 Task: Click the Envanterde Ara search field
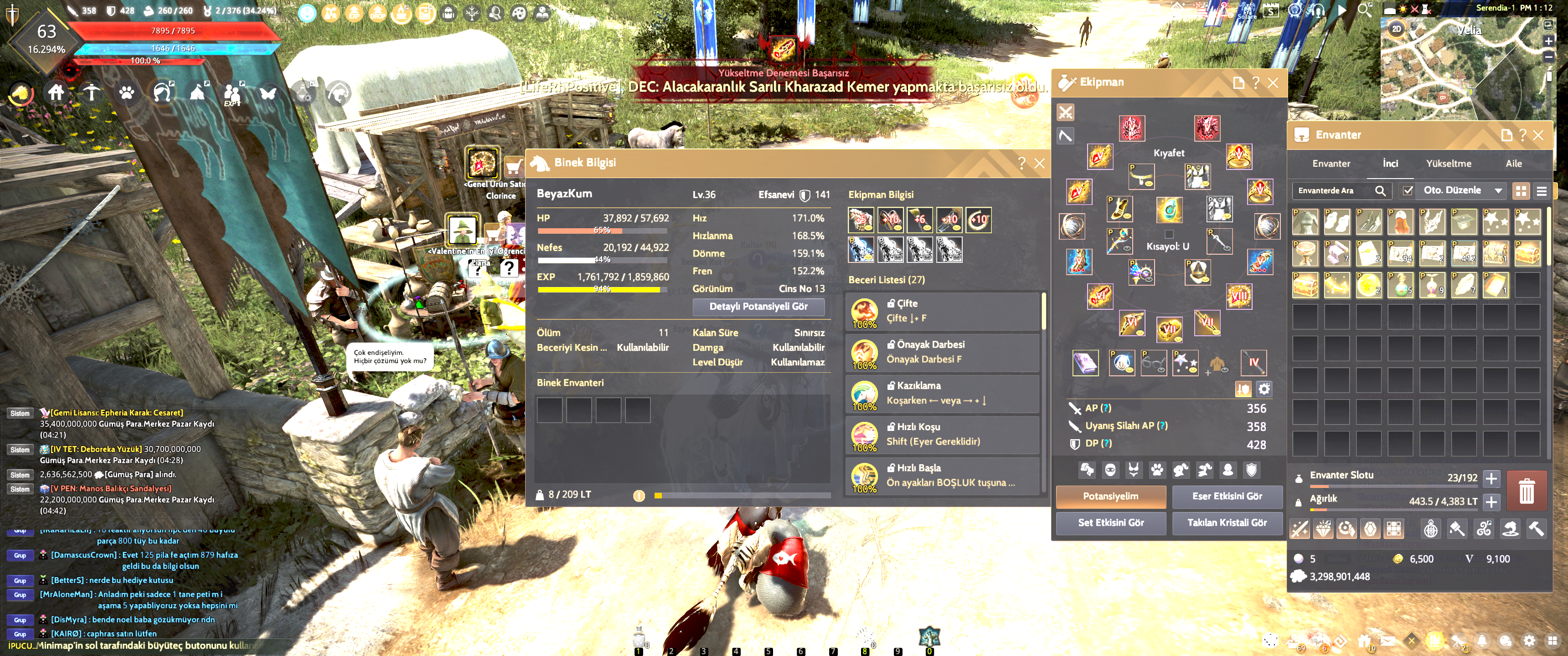[1334, 191]
